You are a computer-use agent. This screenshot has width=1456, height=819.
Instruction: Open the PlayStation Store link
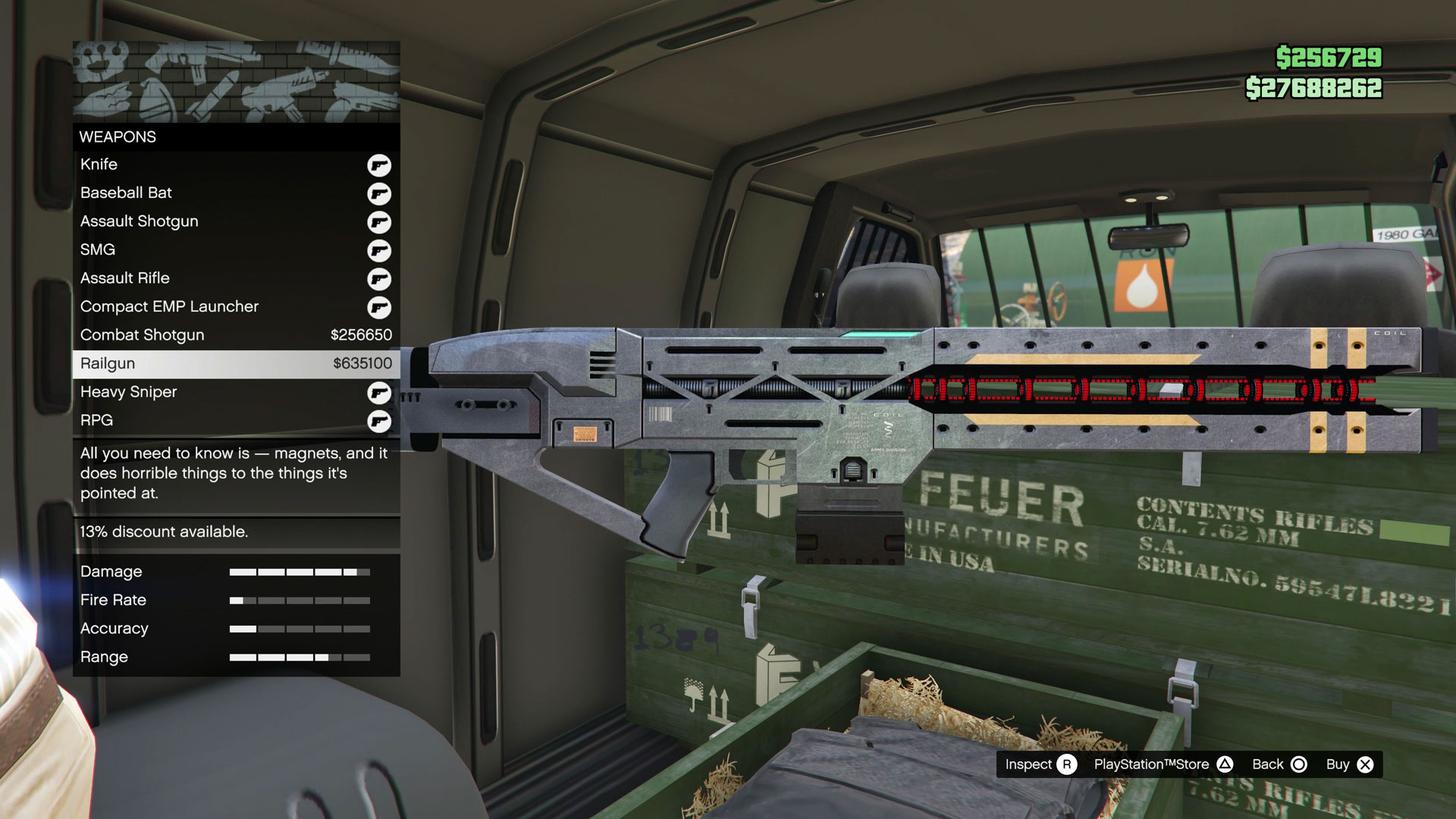[x=1152, y=764]
